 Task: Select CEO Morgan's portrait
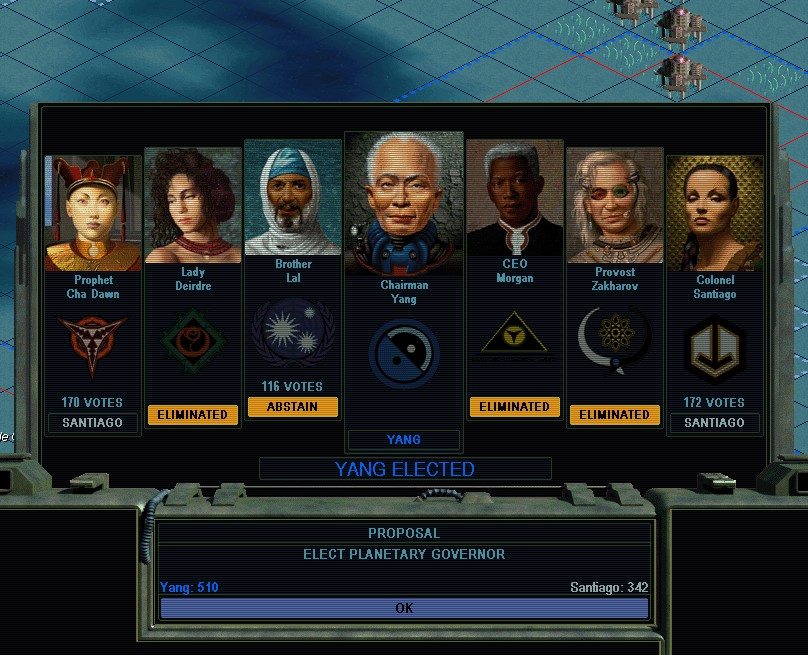coord(514,197)
